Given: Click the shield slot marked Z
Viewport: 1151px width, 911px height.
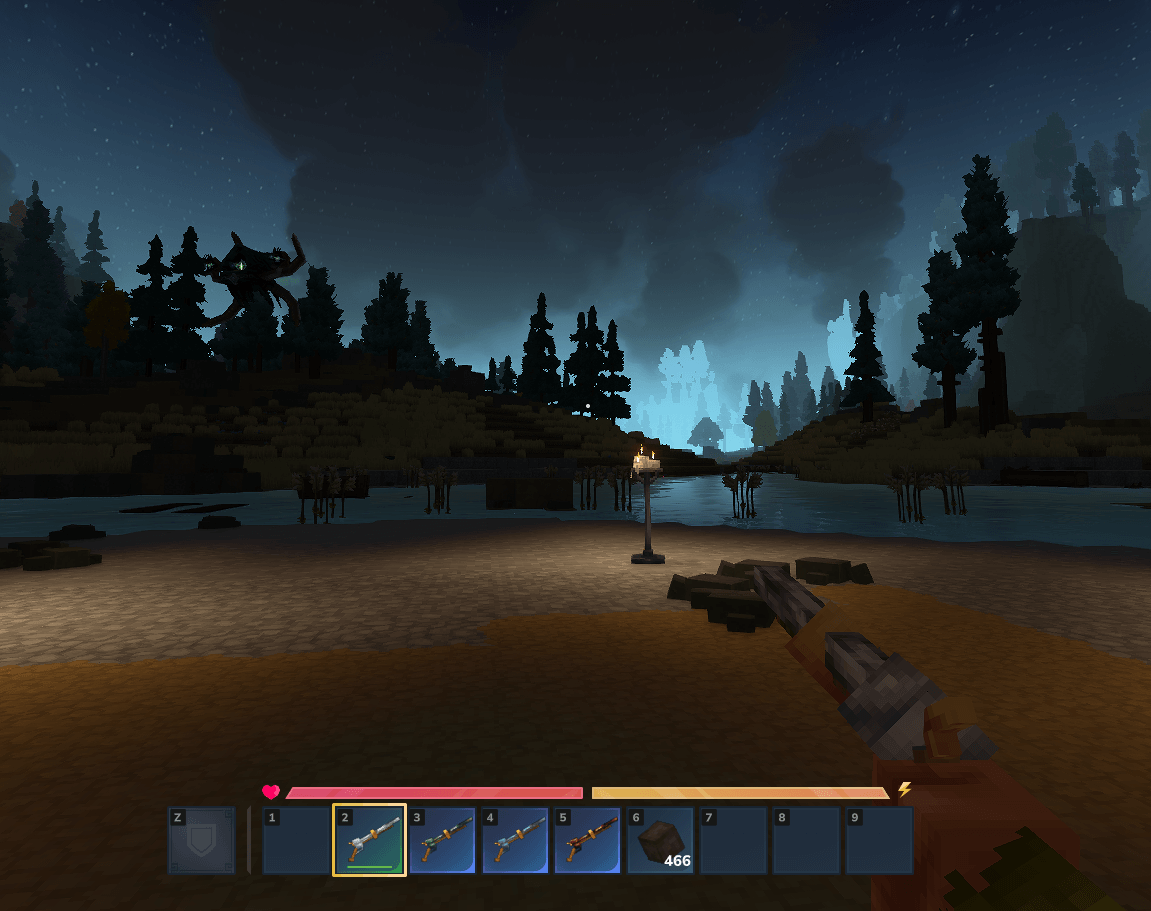Looking at the screenshot, I should (x=202, y=840).
